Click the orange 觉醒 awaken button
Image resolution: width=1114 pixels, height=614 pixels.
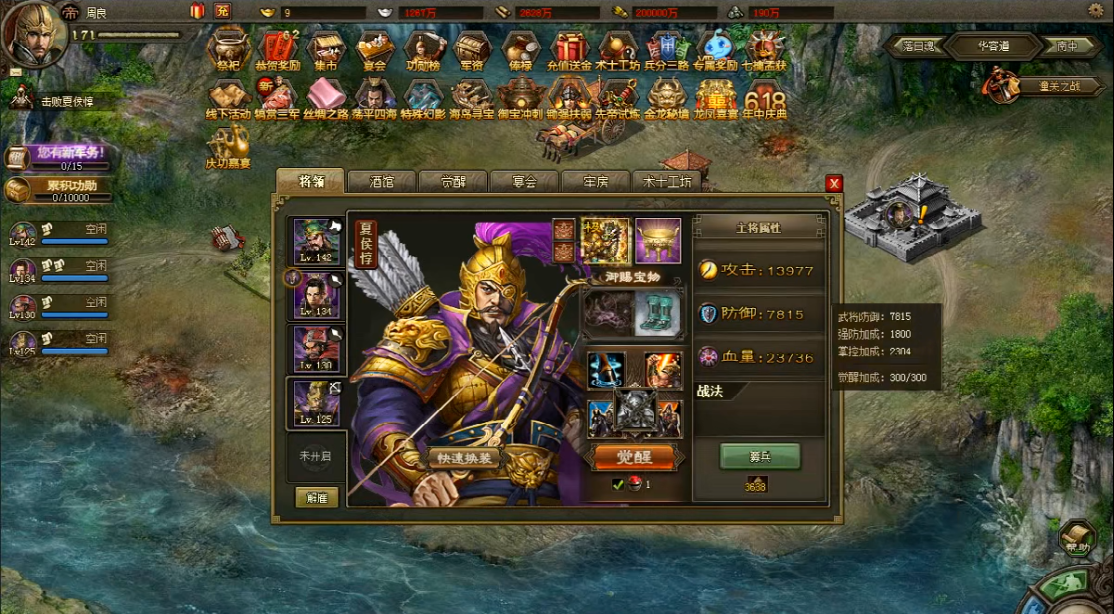coord(636,457)
